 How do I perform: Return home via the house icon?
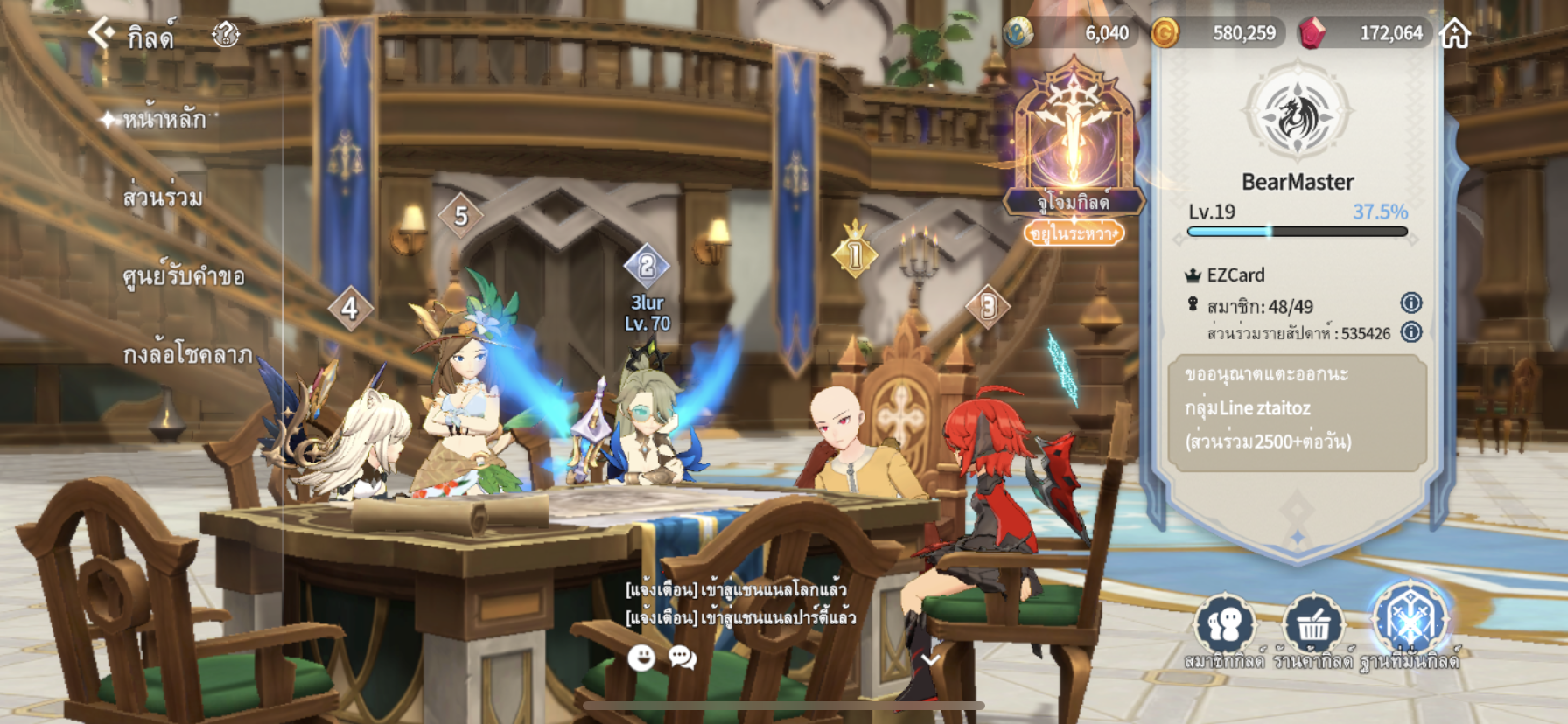(x=1455, y=33)
